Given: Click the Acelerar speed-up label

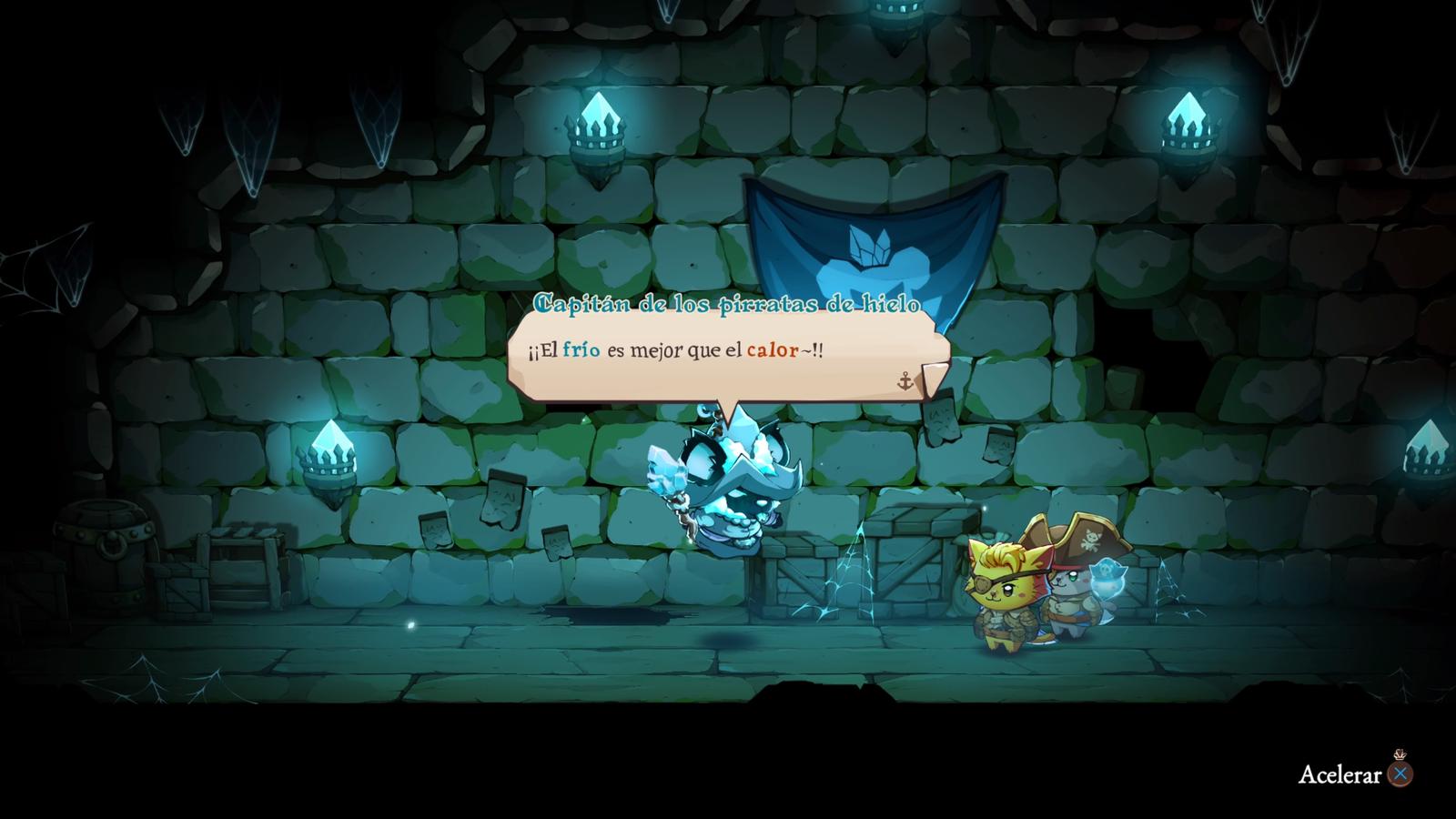Looking at the screenshot, I should click(x=1340, y=774).
